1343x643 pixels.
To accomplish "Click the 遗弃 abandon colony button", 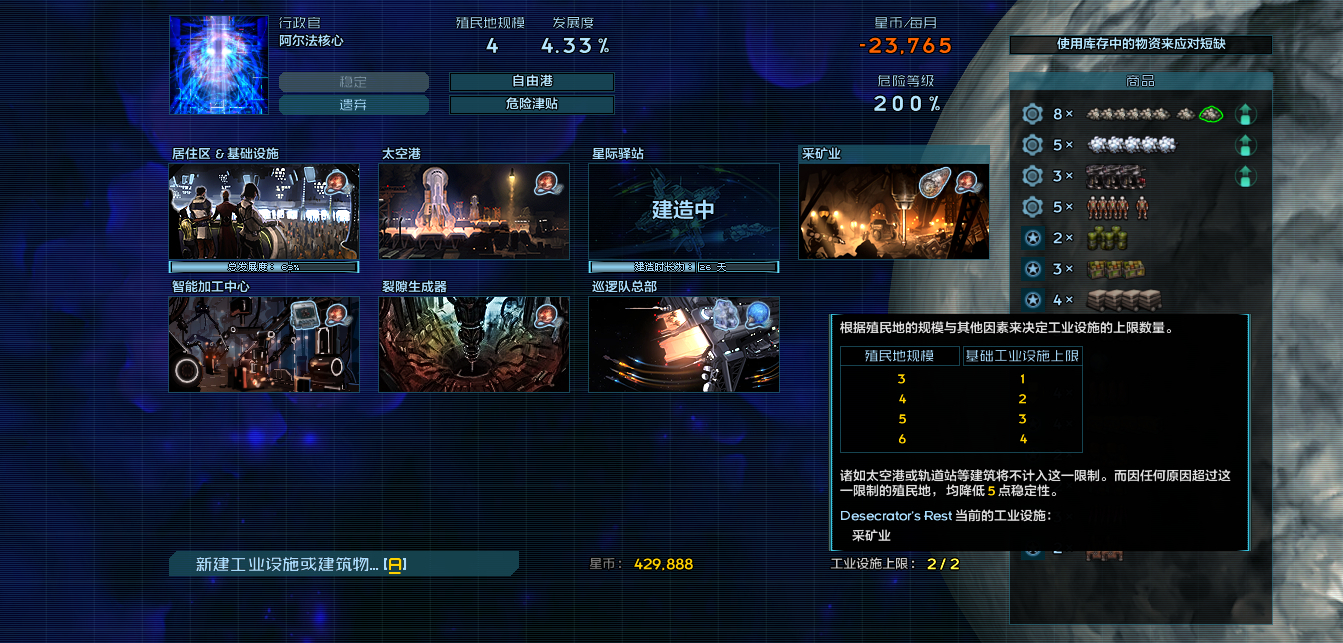I will click(353, 105).
